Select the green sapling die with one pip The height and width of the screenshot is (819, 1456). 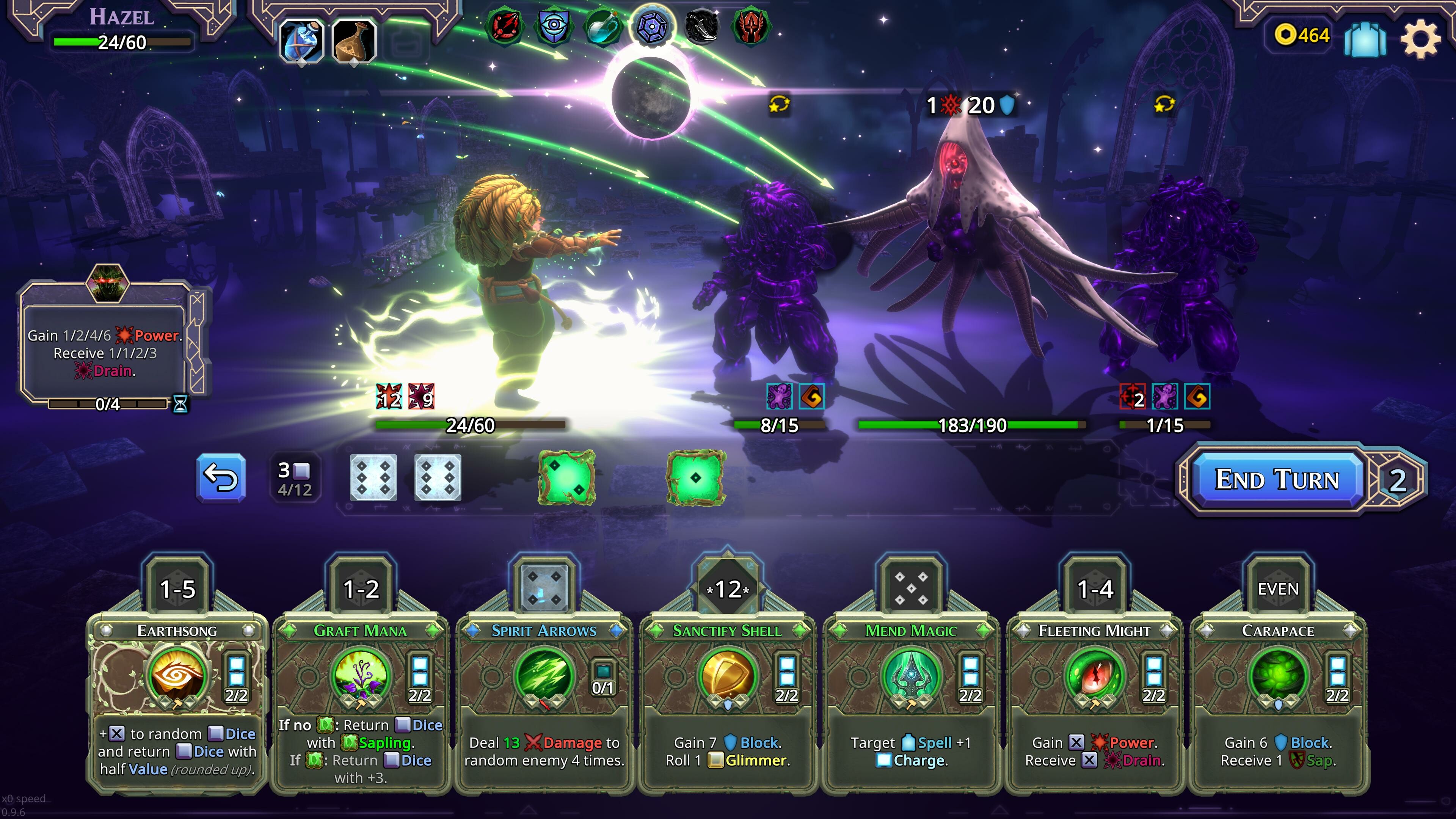pos(696,478)
